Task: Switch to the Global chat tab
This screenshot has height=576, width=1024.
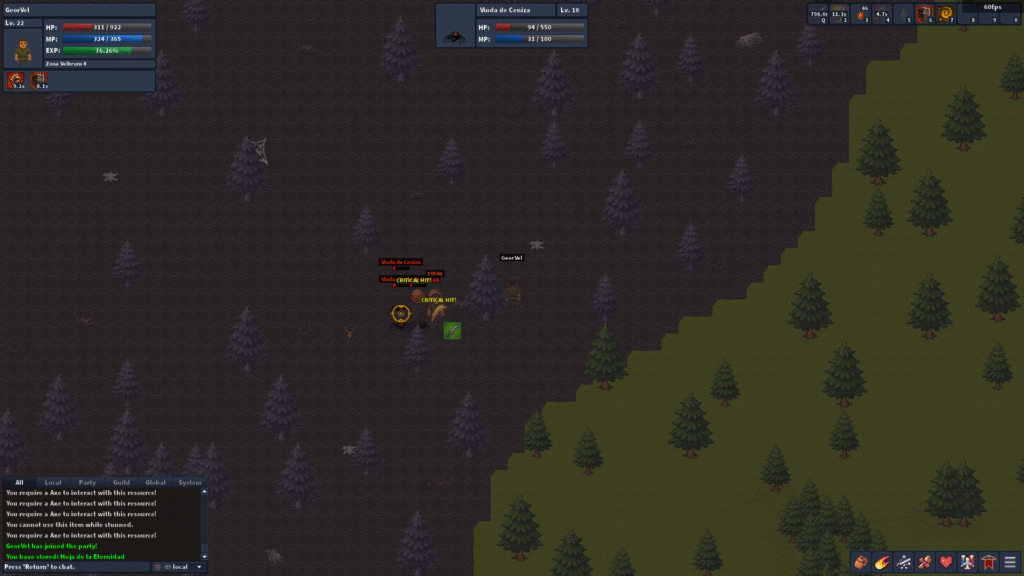Action: 155,482
